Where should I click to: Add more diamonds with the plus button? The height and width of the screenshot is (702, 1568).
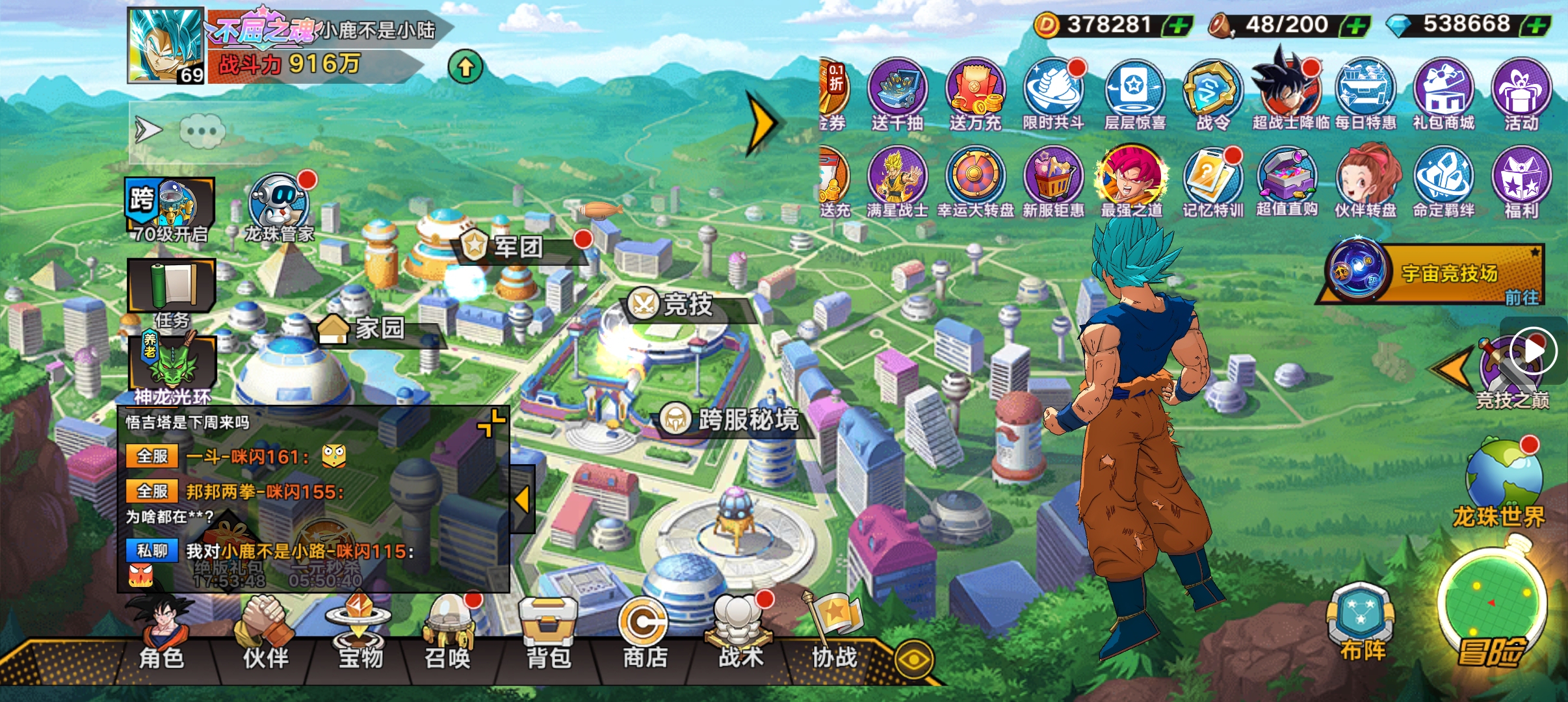1535,26
